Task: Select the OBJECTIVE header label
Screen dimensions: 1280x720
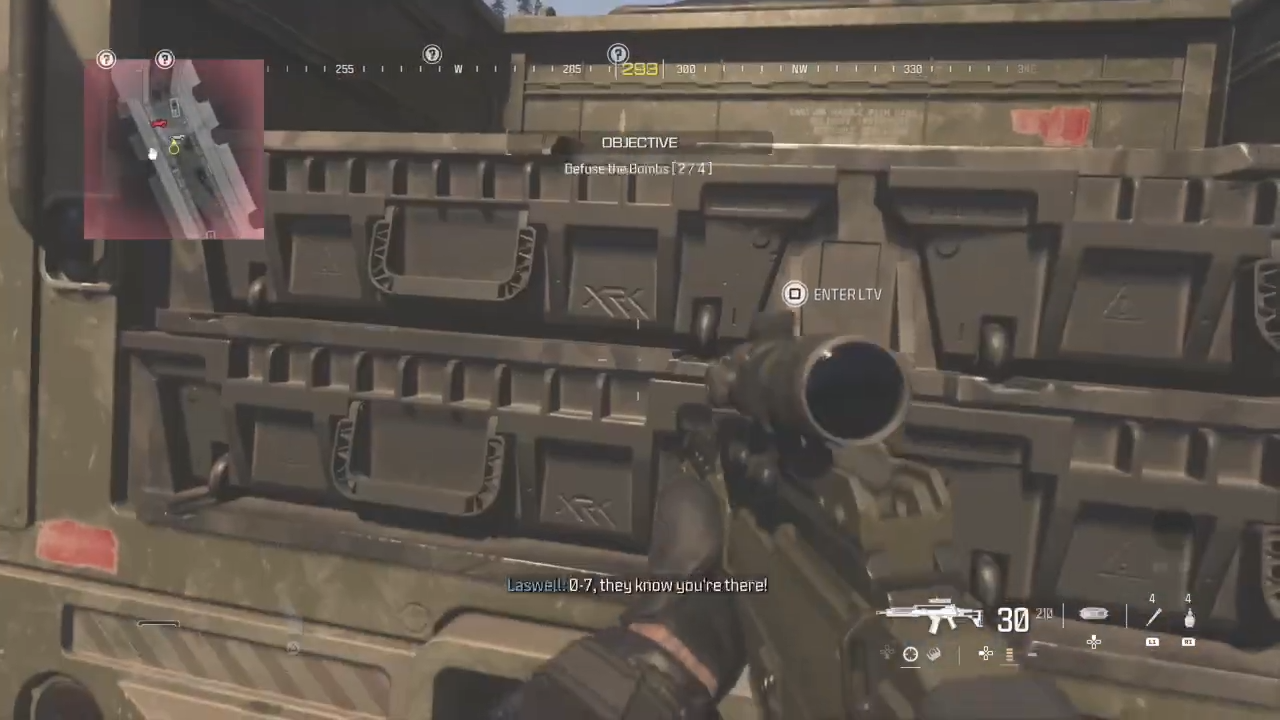Action: tap(639, 142)
